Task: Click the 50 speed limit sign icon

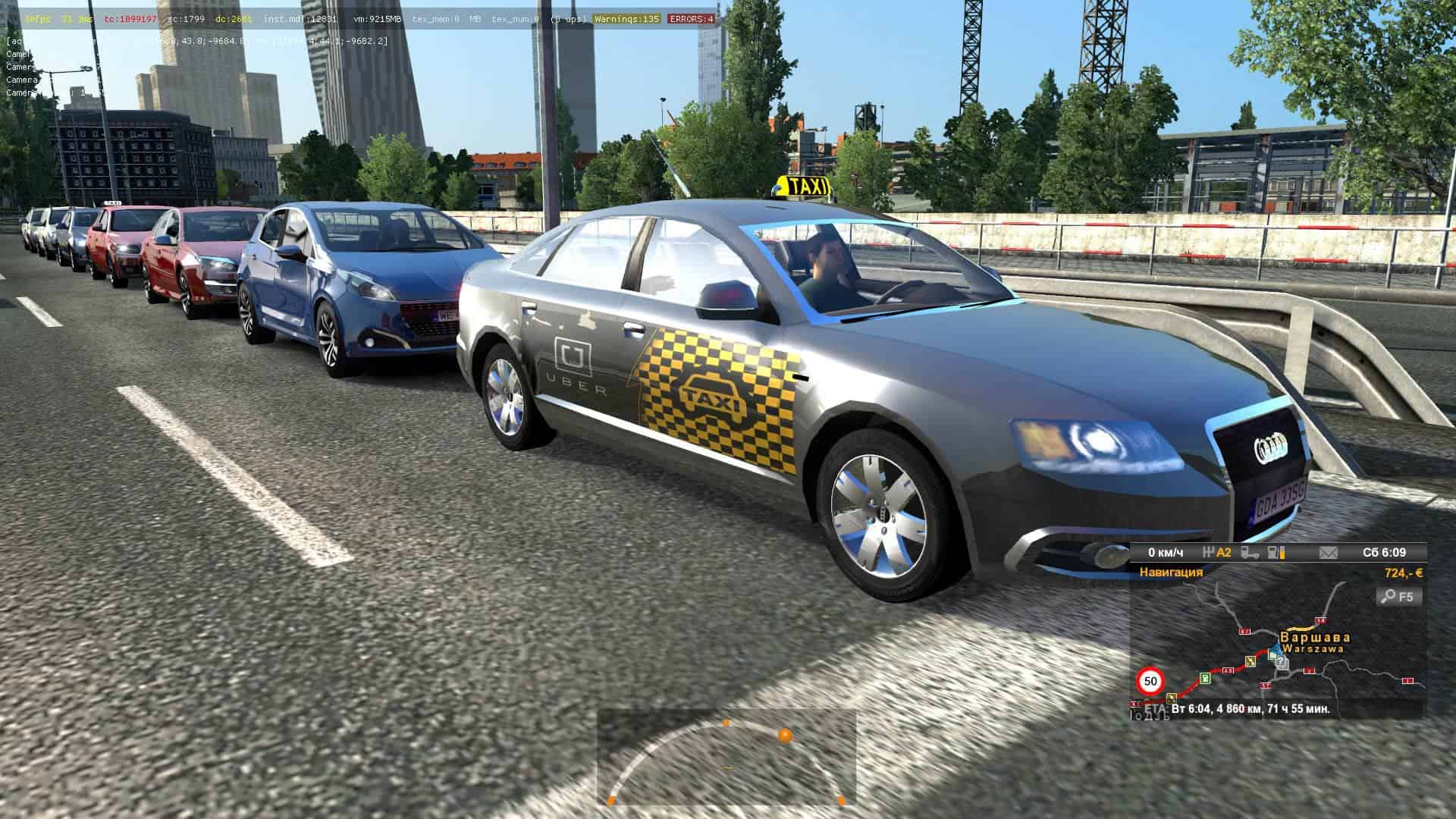Action: click(x=1150, y=681)
